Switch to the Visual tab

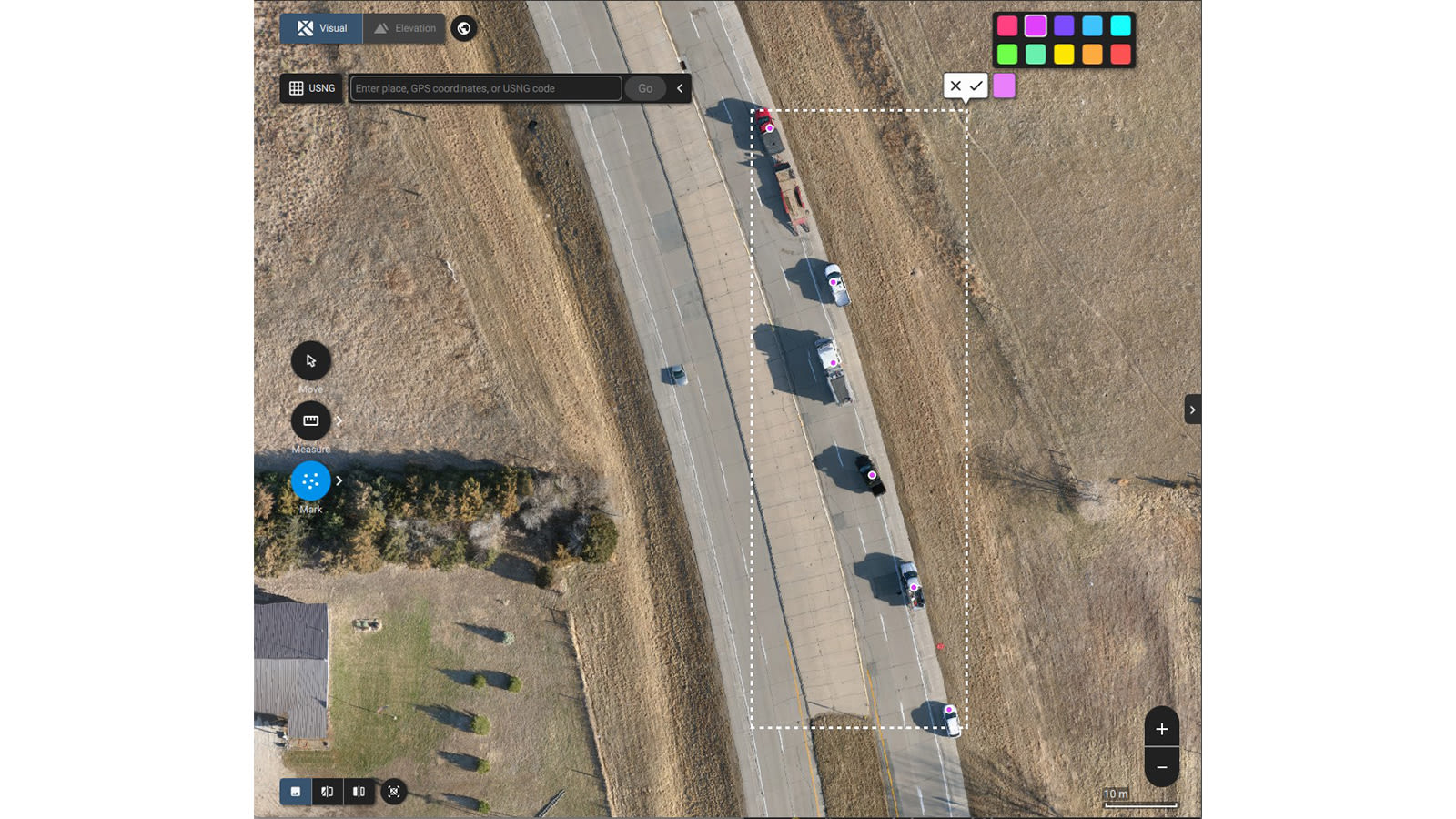click(328, 28)
